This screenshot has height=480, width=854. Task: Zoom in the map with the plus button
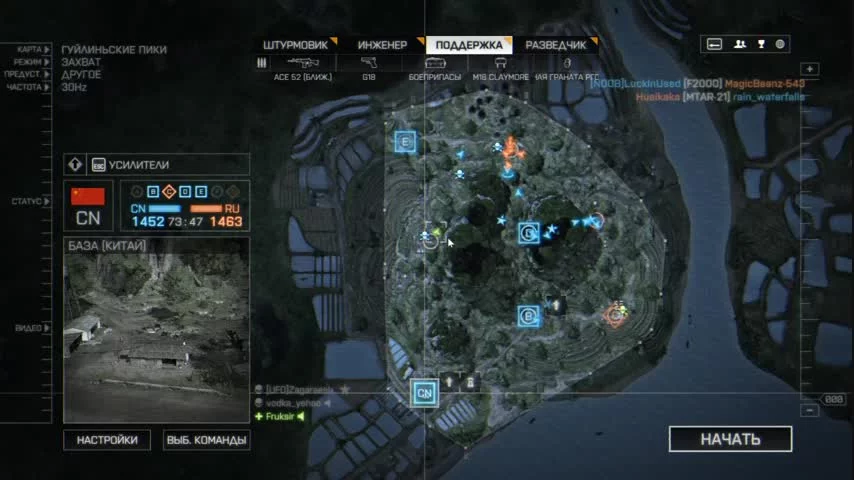click(x=810, y=69)
